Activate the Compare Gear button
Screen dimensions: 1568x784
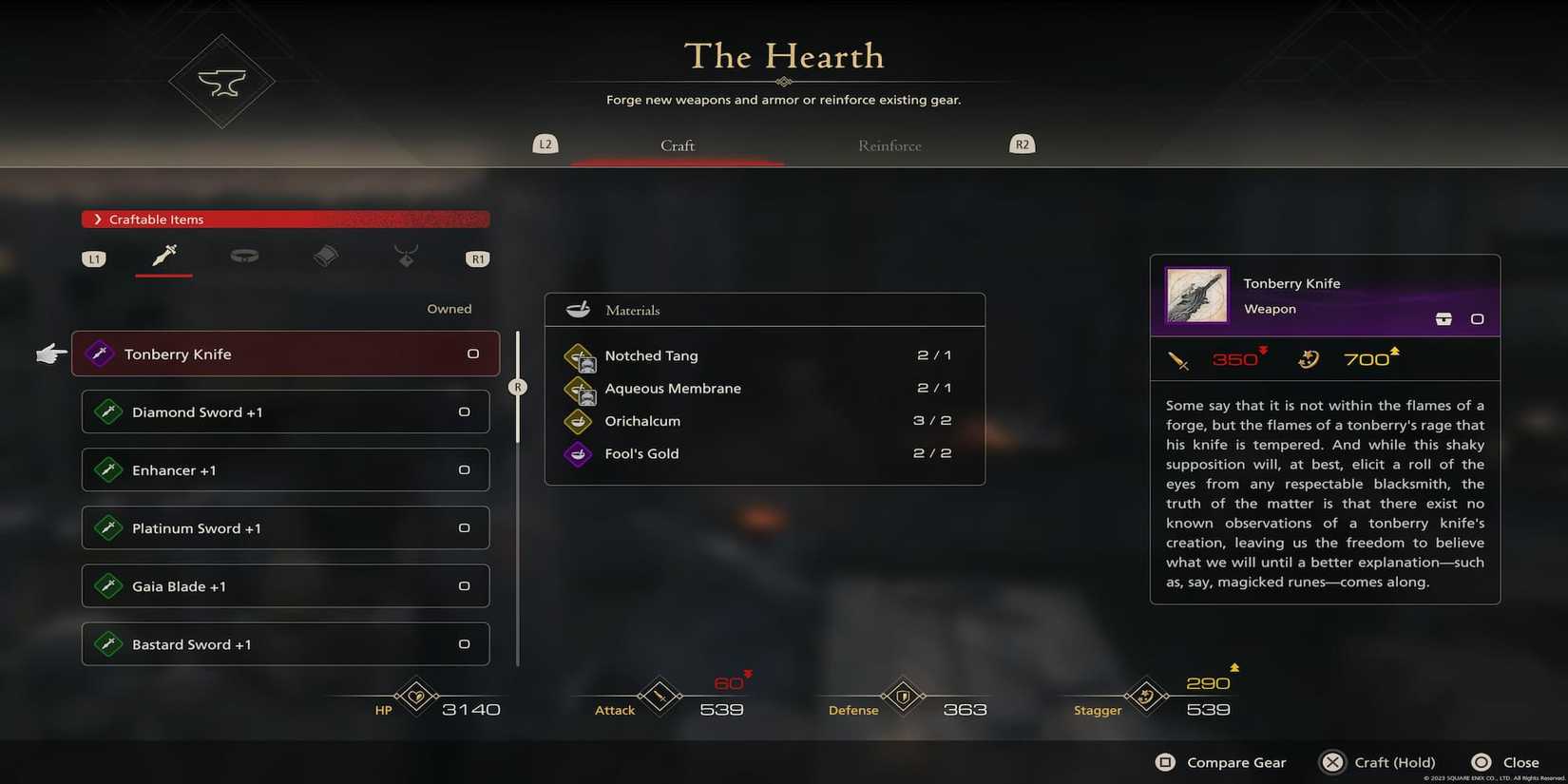coord(1221,761)
